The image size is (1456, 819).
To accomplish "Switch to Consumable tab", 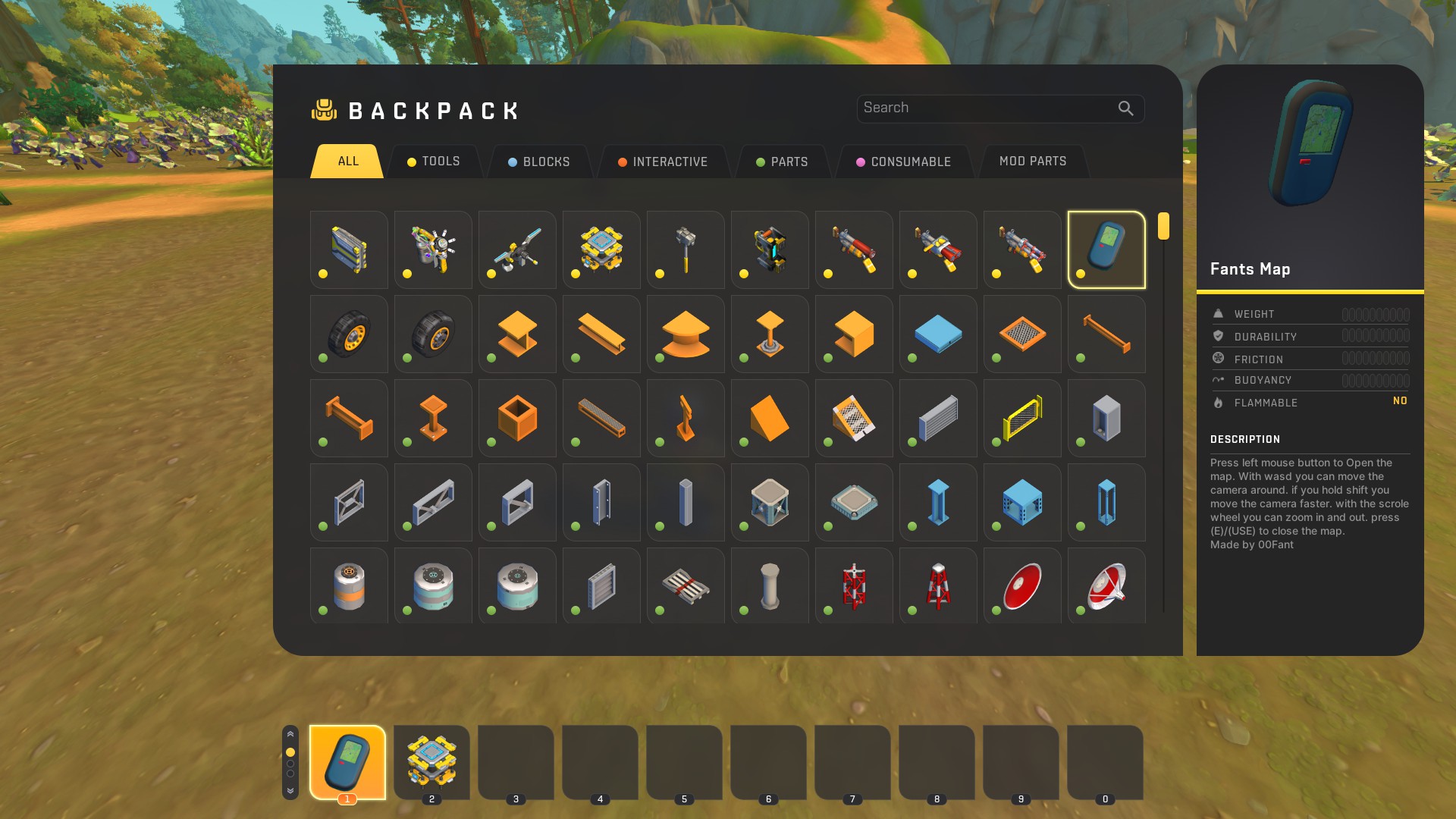I will pos(903,162).
